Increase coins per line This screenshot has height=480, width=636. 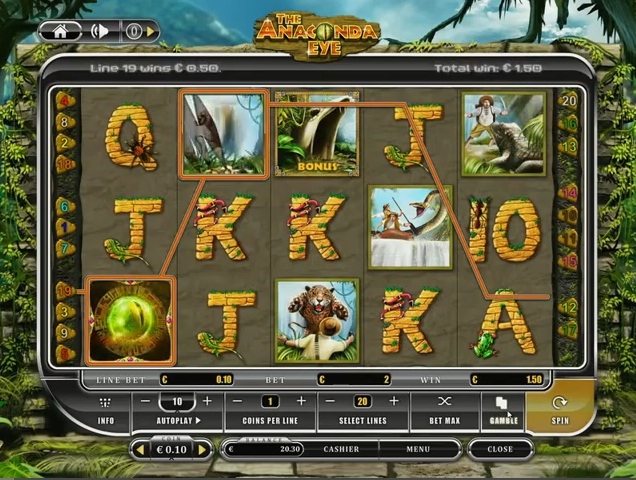point(300,401)
